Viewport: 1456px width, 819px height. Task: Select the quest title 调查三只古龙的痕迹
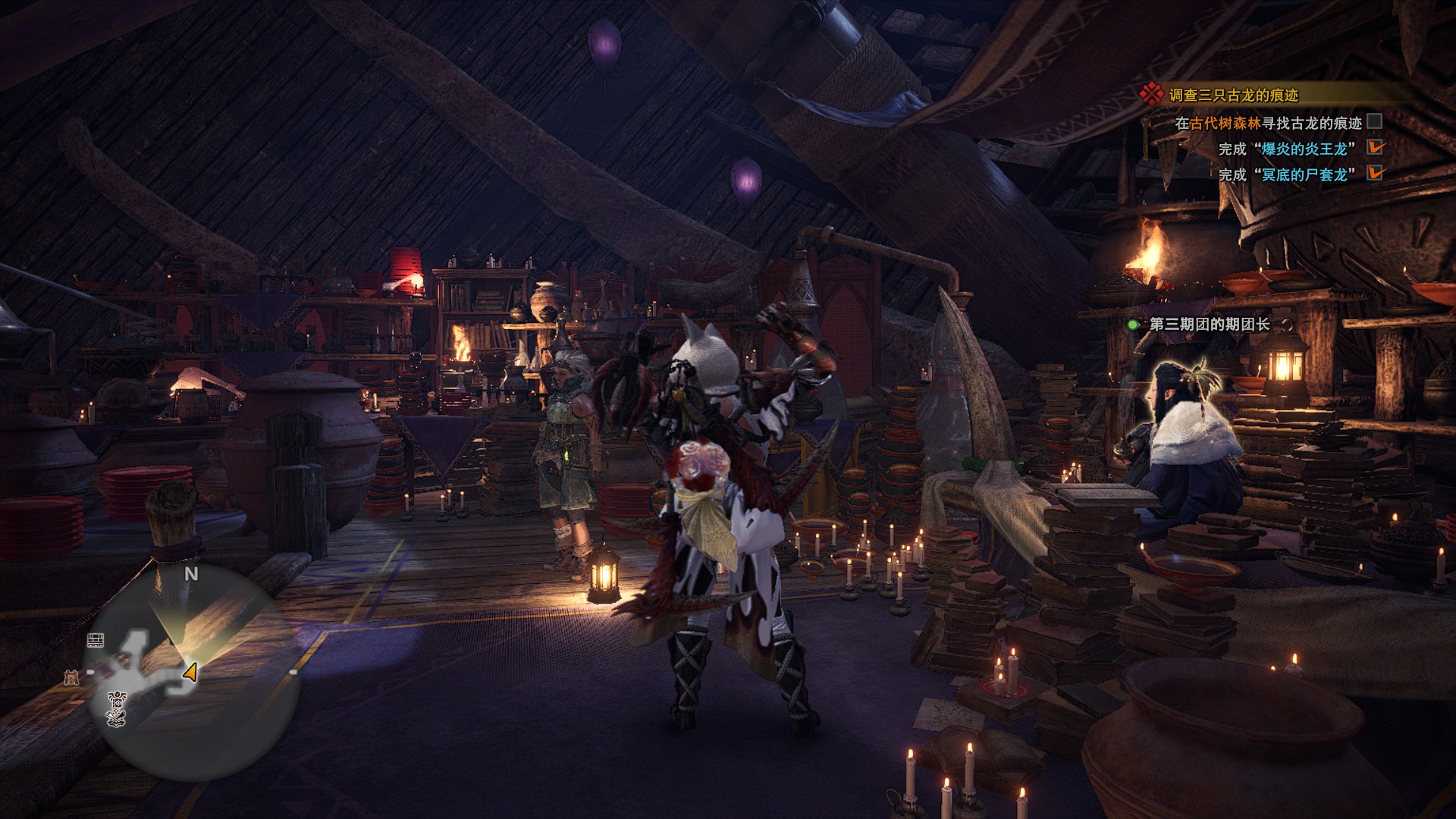coord(1234,95)
